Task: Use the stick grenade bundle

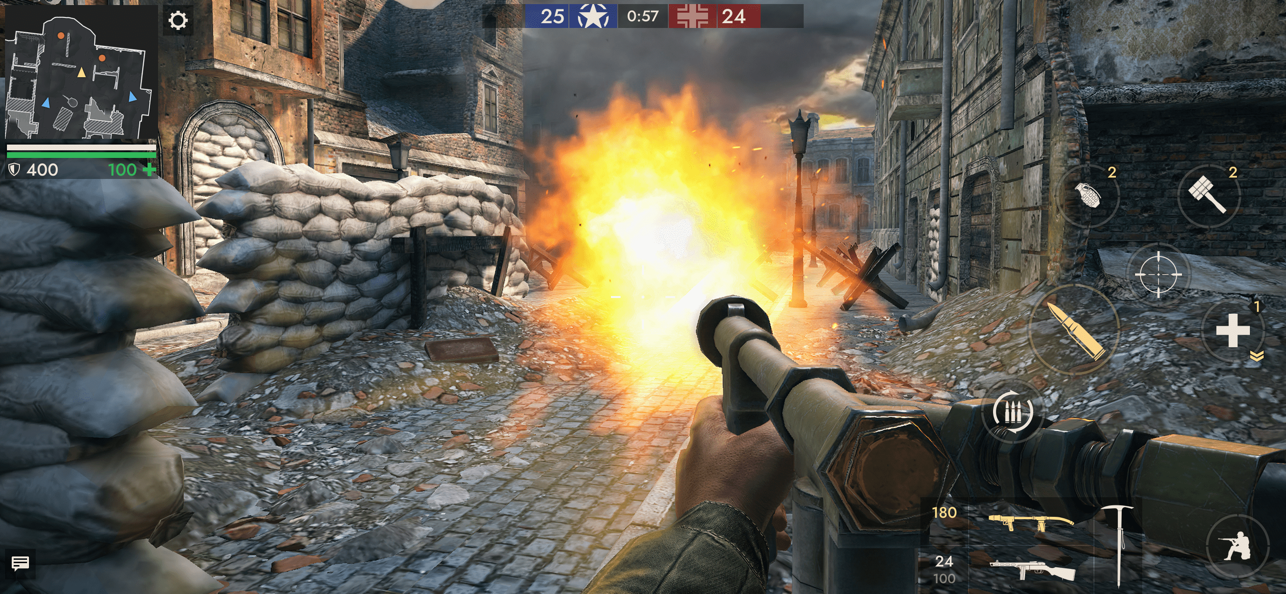Action: (1208, 196)
